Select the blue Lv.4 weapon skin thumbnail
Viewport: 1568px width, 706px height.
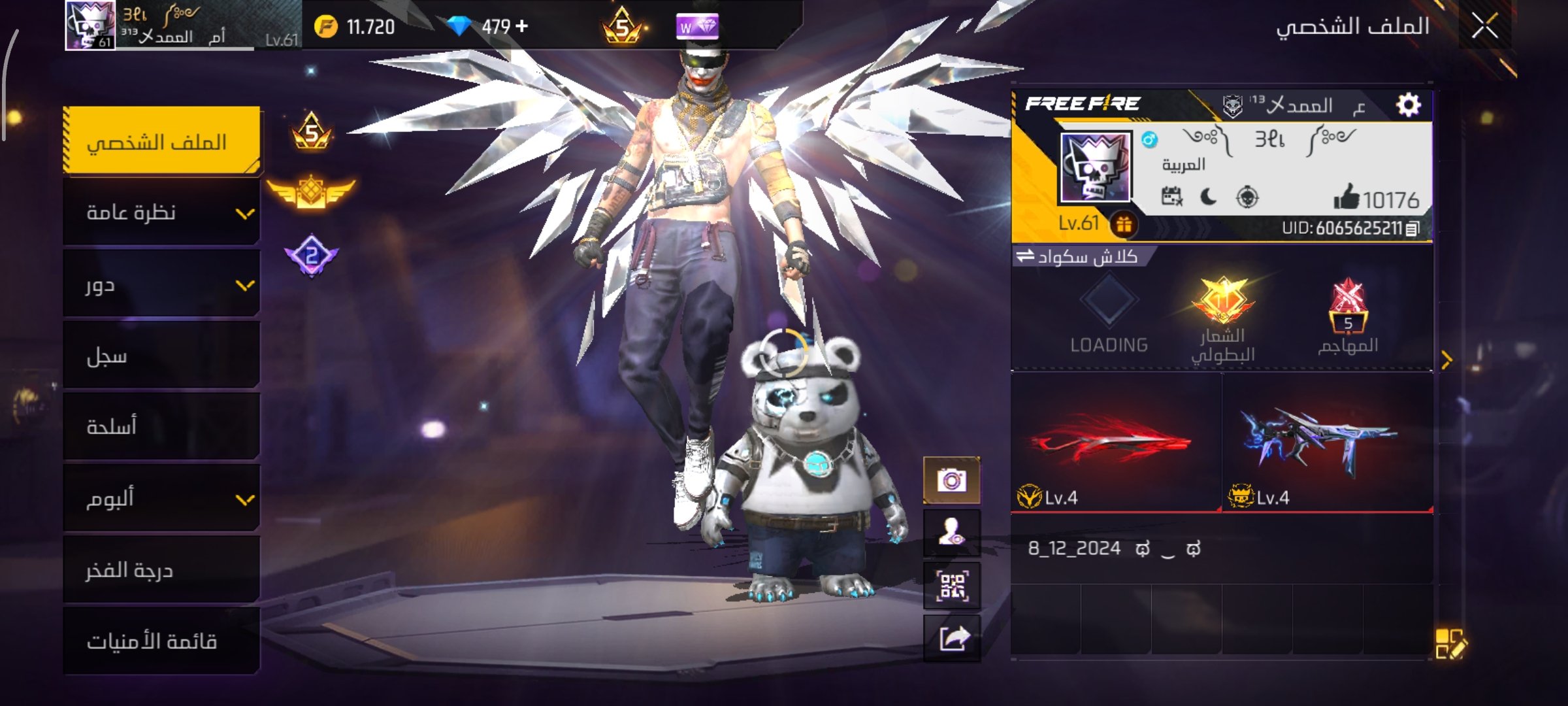click(1326, 443)
